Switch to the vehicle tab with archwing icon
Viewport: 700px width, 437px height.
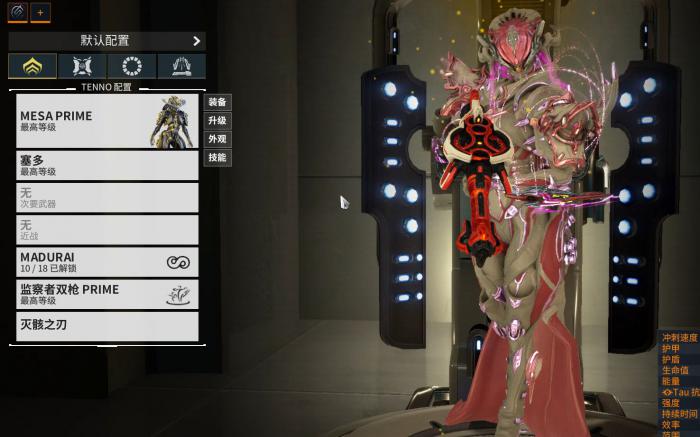(181, 67)
